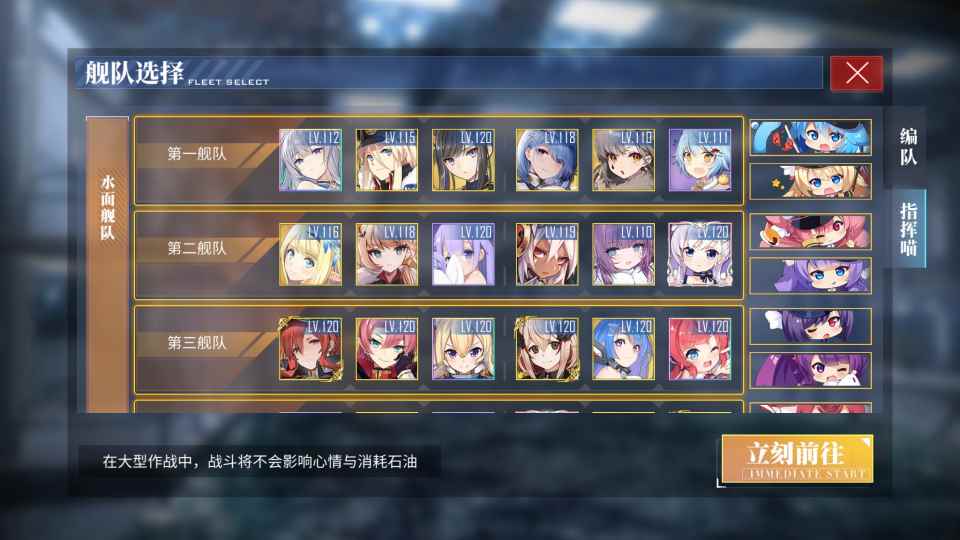Close the fleet select window
Image resolution: width=960 pixels, height=540 pixels.
(856, 73)
